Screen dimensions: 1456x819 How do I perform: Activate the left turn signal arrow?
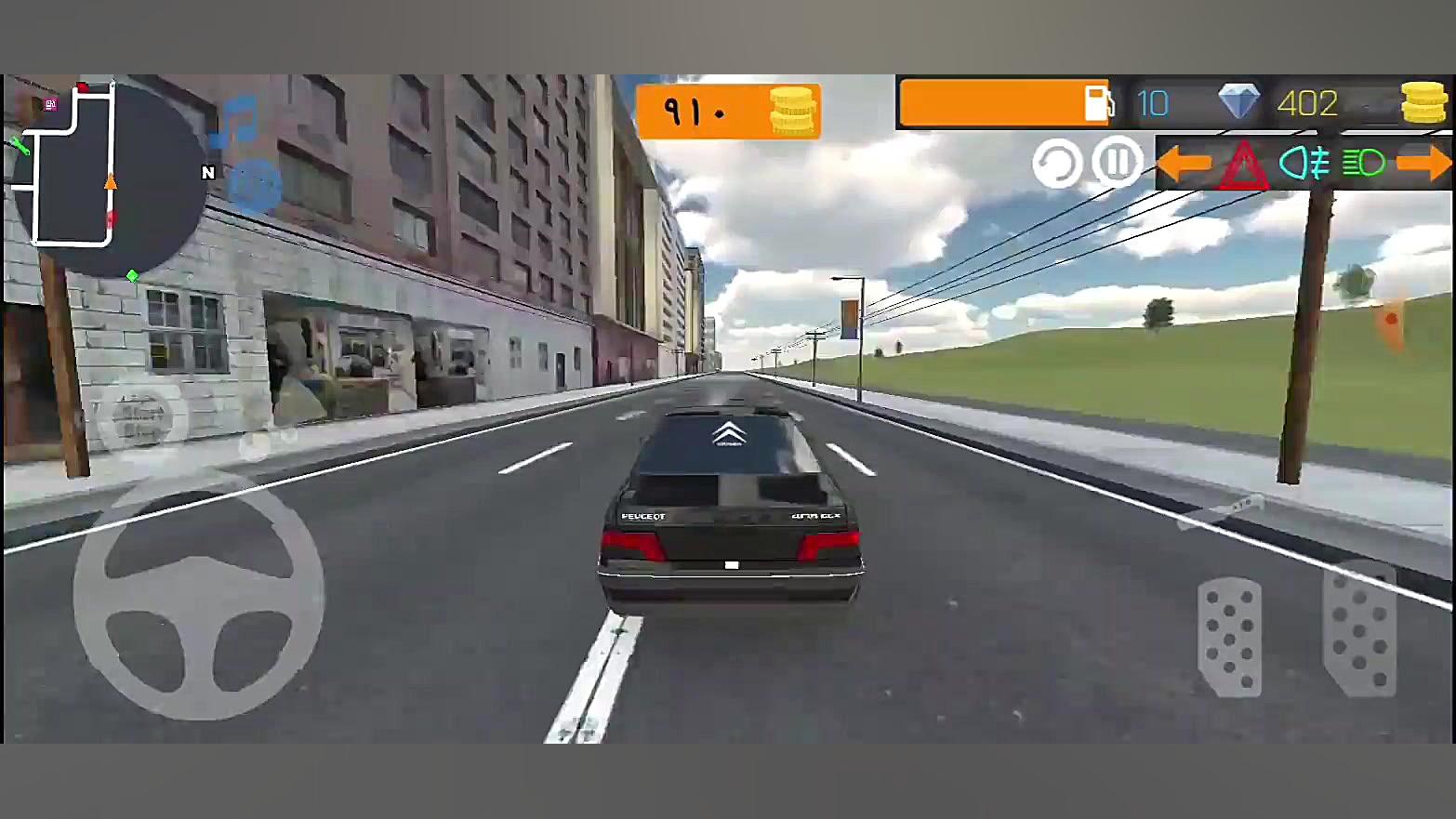point(1184,164)
